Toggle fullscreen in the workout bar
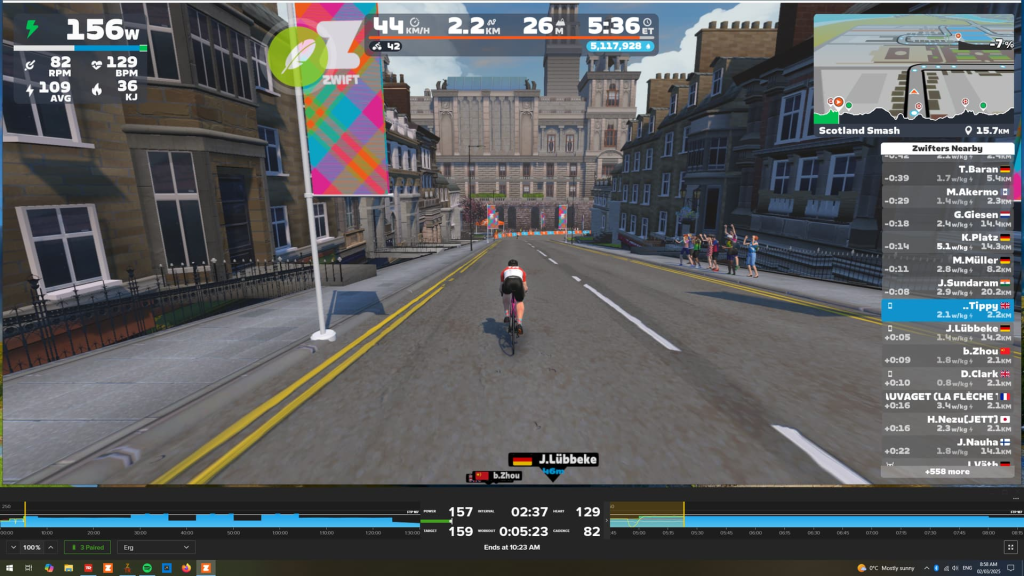Viewport: 1024px width, 576px height. pos(1009,548)
